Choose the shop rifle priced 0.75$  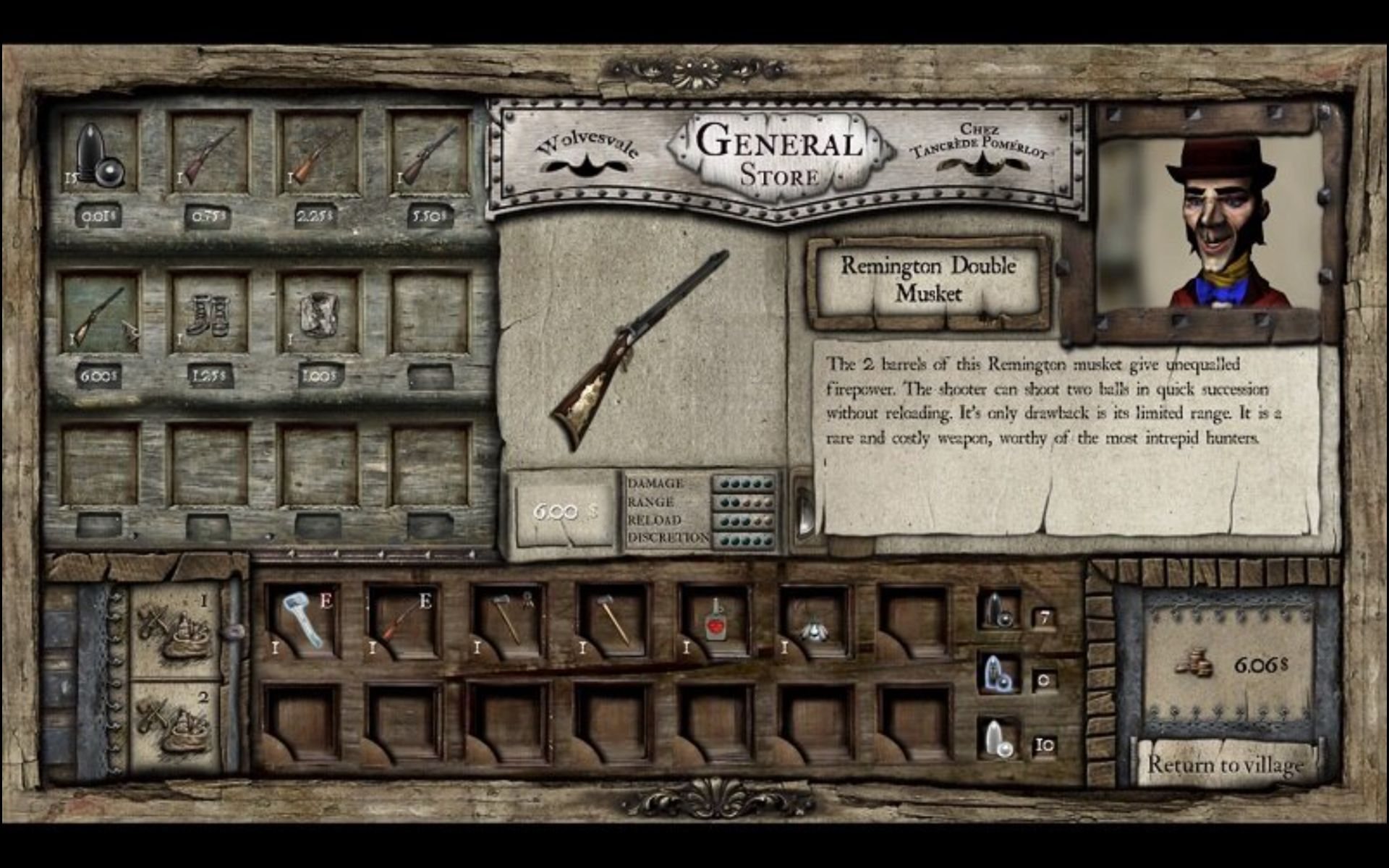(x=210, y=153)
